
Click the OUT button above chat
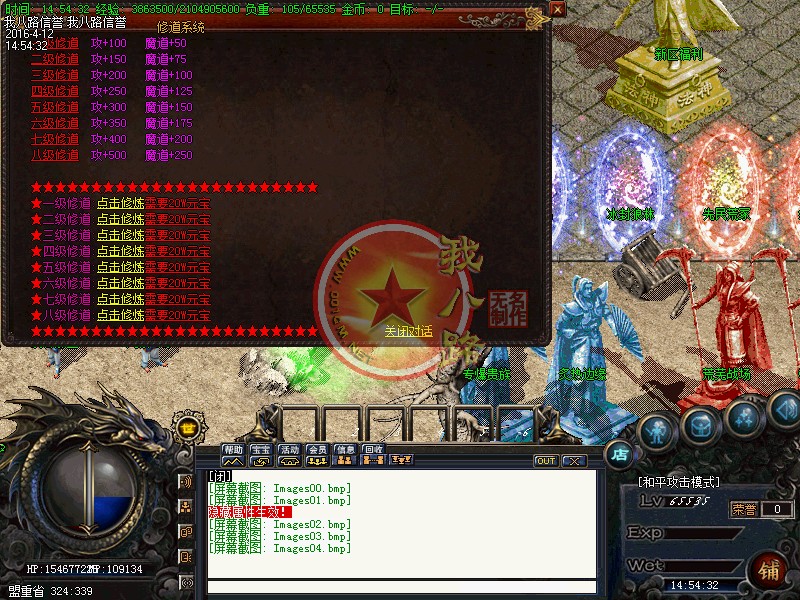[546, 461]
